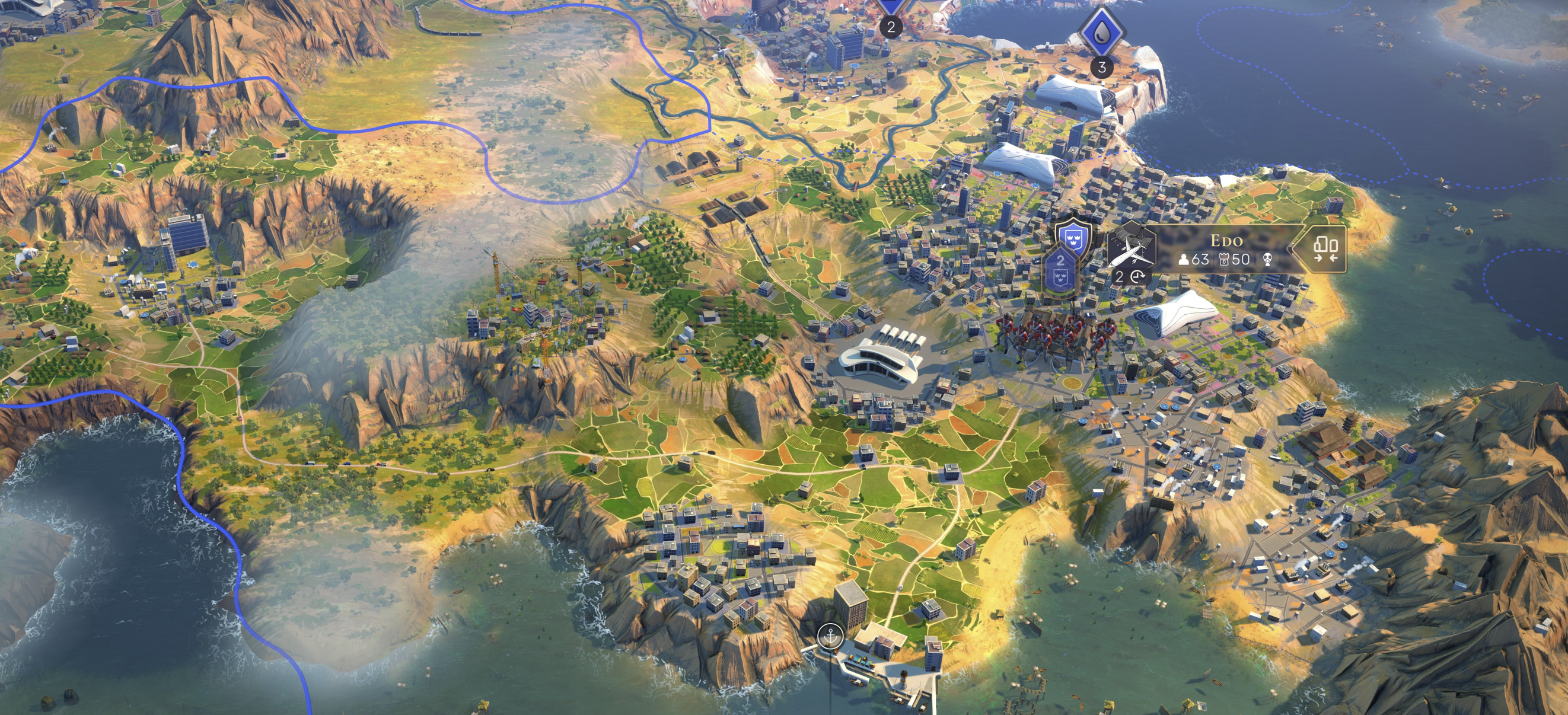The image size is (1568, 715).
Task: Click the water drop diamond marker
Action: click(1101, 32)
